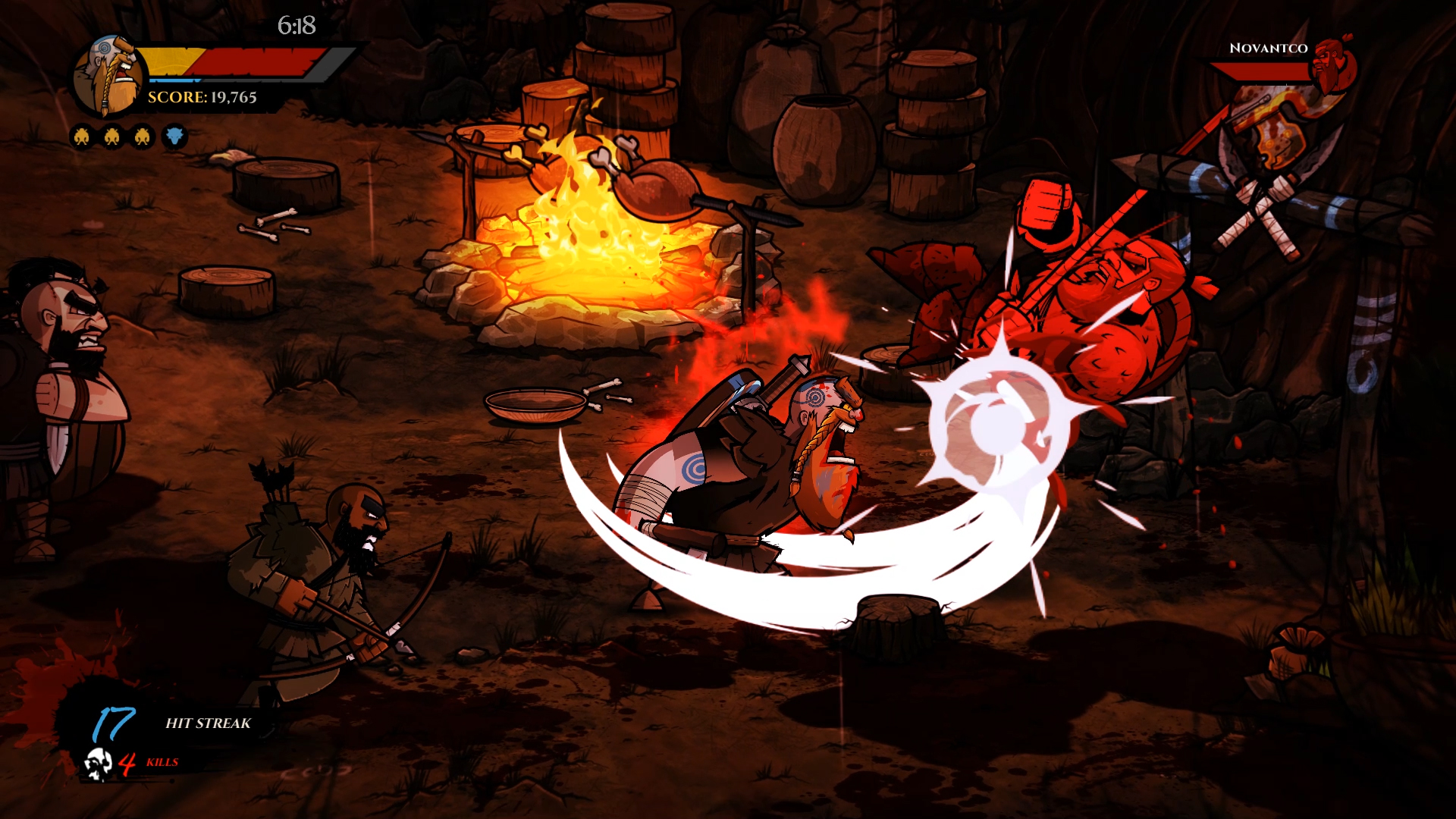Click the first gold wolf life icon
Screen dimensions: 1456x819
tap(80, 136)
